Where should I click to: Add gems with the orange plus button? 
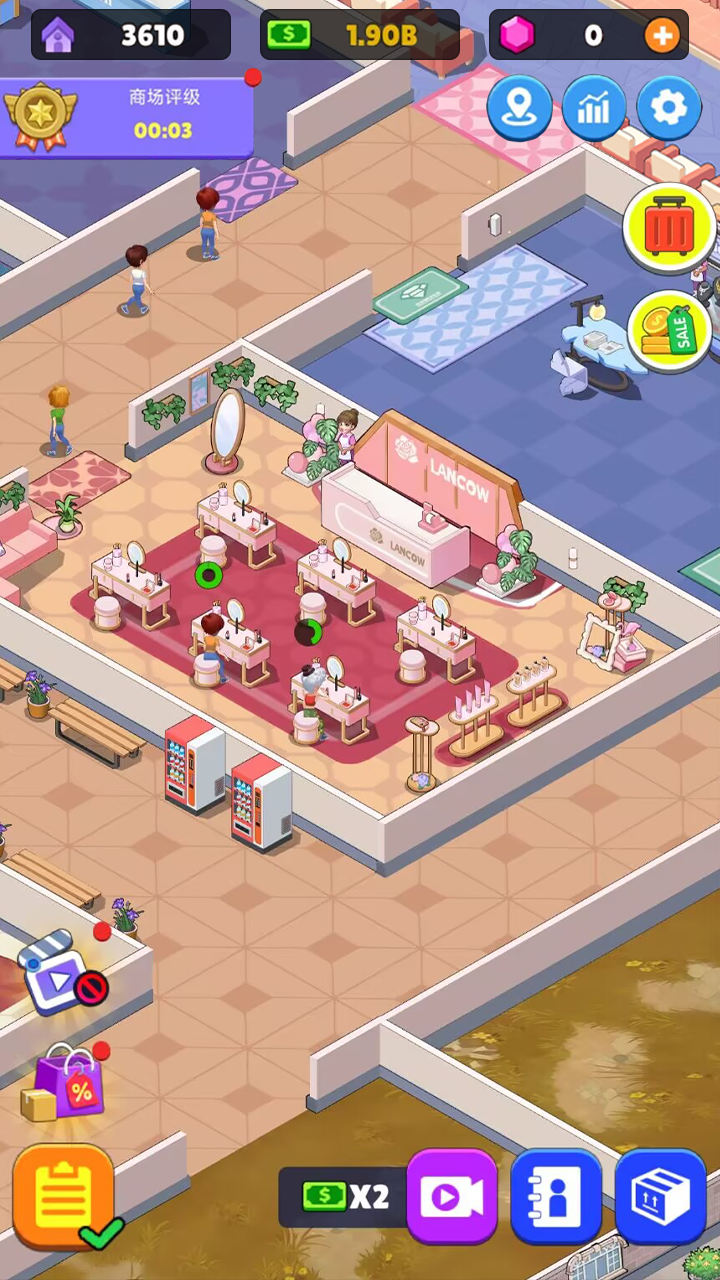[661, 36]
